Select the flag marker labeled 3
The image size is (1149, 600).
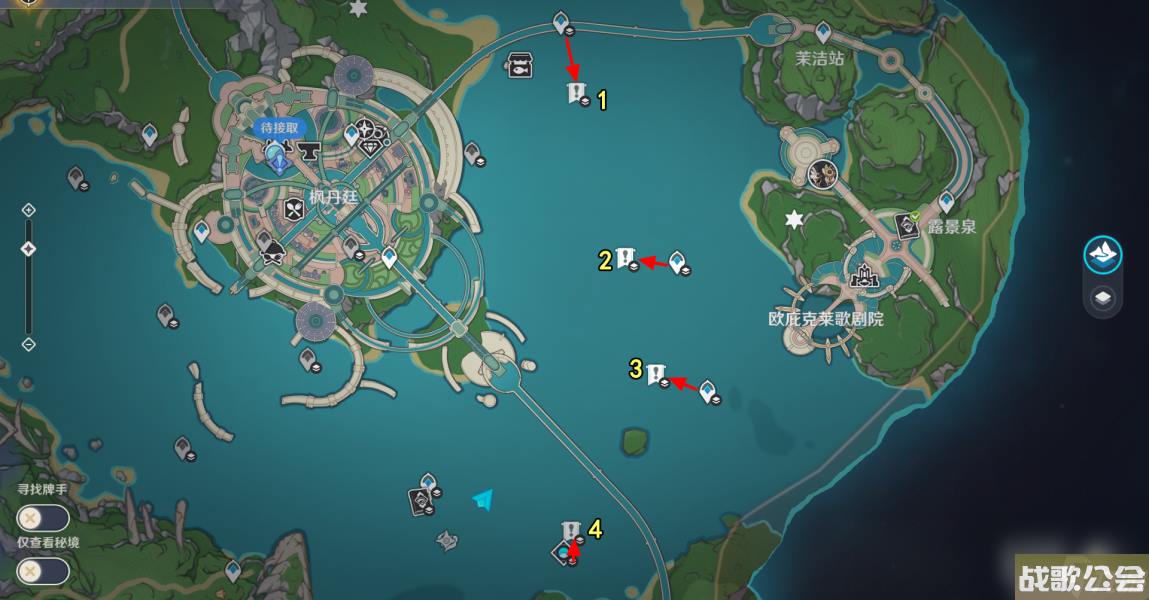pyautogui.click(x=656, y=374)
